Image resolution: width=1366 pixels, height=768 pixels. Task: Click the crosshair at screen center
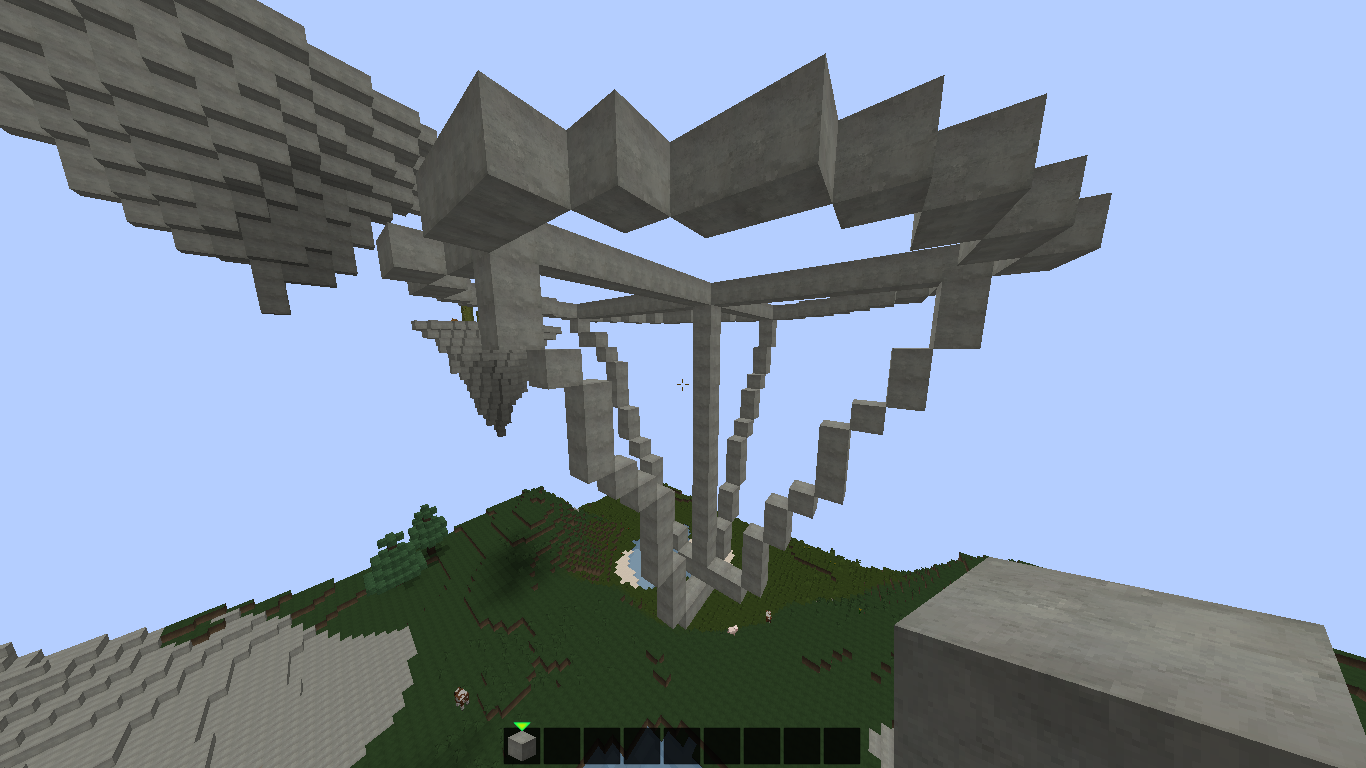pyautogui.click(x=683, y=385)
